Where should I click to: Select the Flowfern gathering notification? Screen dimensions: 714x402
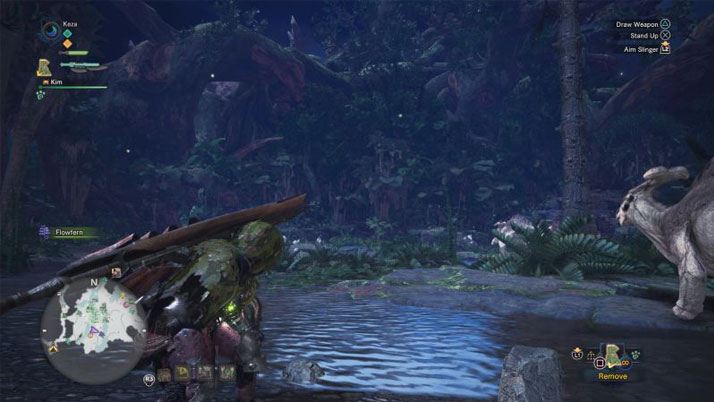[68, 232]
